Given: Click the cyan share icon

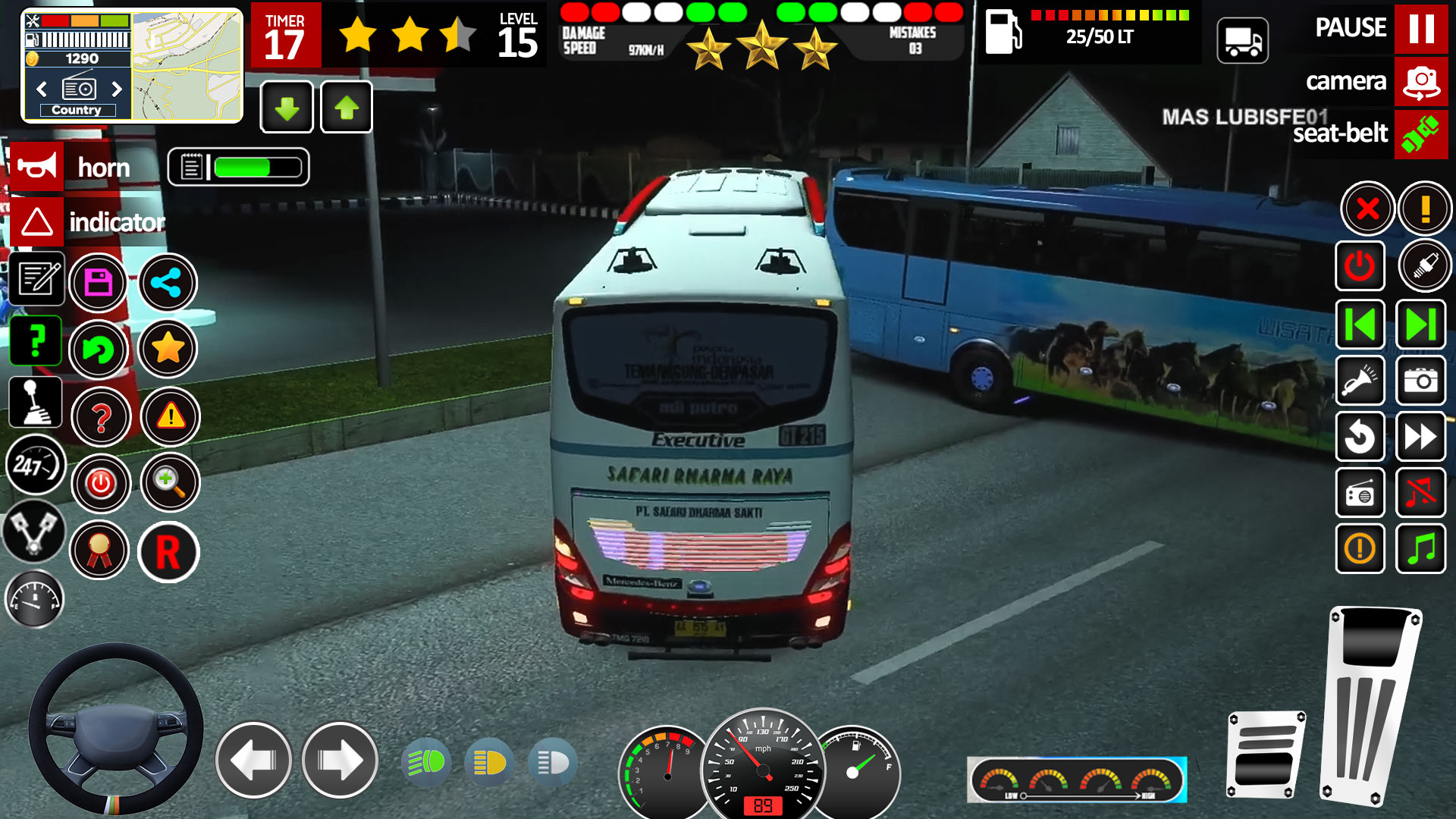Looking at the screenshot, I should pyautogui.click(x=167, y=283).
